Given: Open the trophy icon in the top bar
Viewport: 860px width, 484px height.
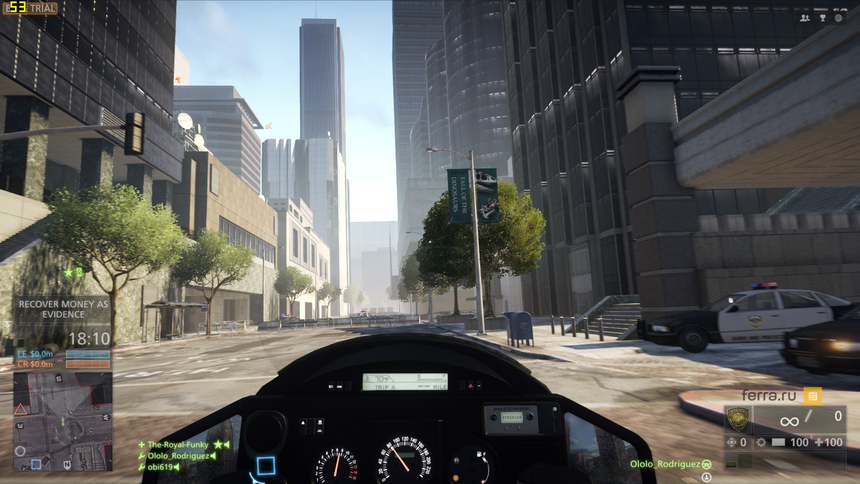Looking at the screenshot, I should (x=822, y=17).
